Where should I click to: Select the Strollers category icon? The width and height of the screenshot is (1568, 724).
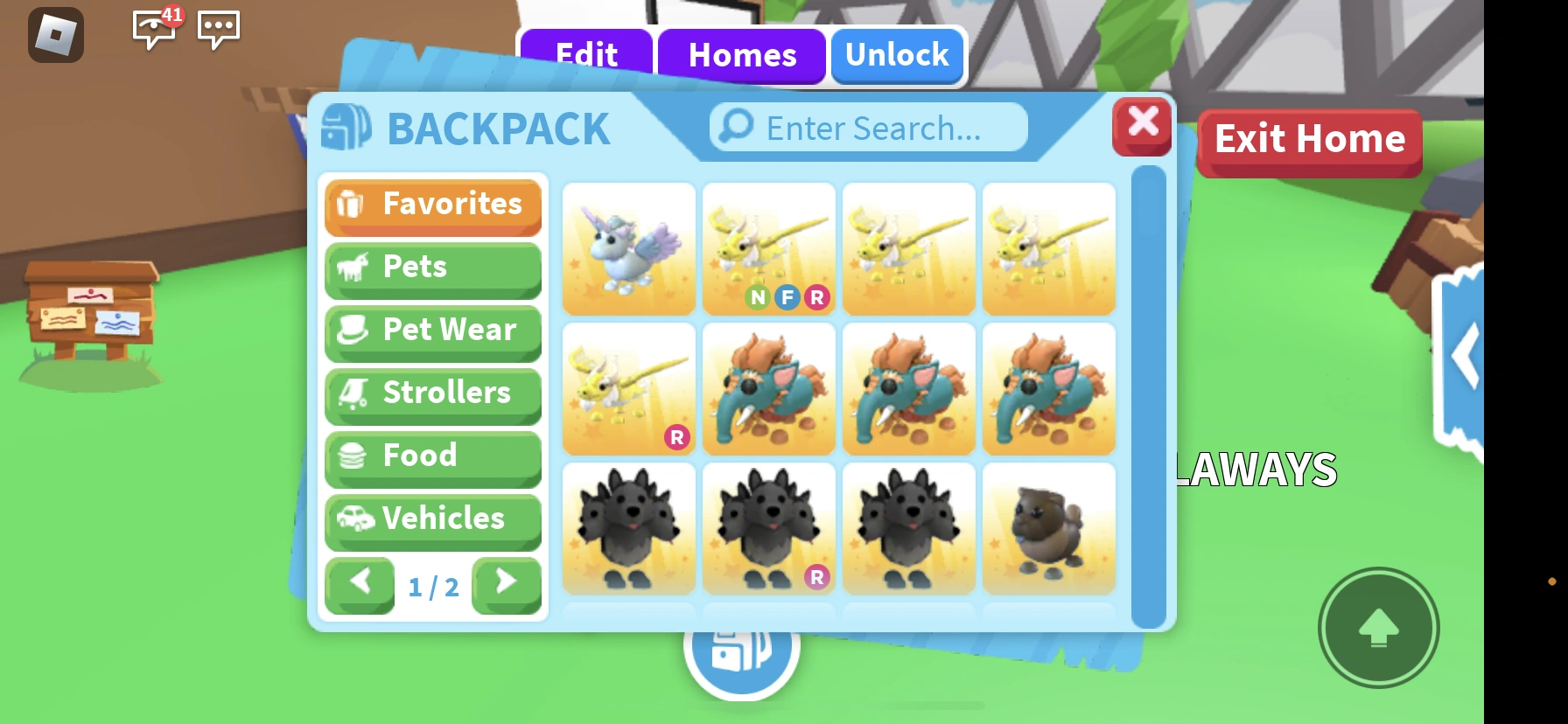point(432,393)
